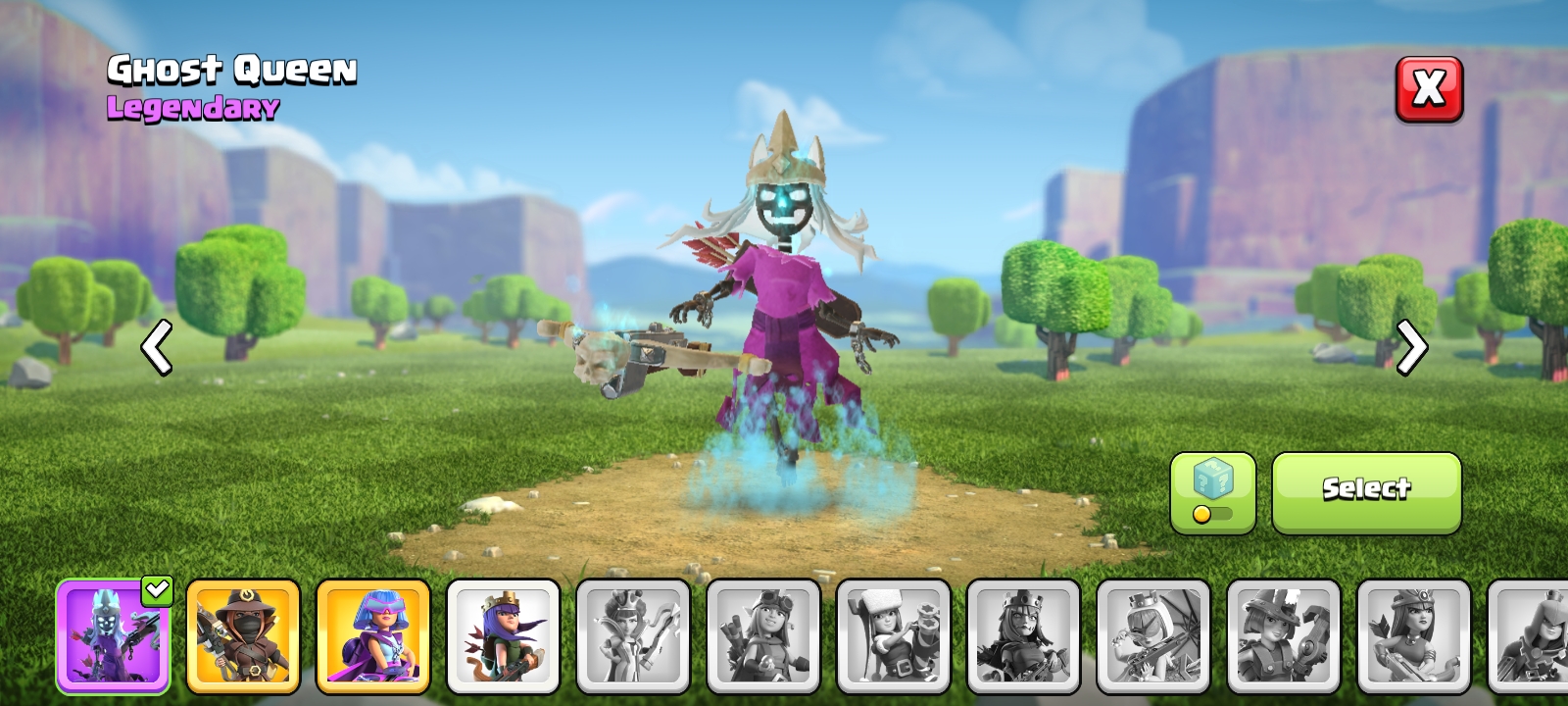
Task: Click the left navigation chevron
Action: point(157,348)
